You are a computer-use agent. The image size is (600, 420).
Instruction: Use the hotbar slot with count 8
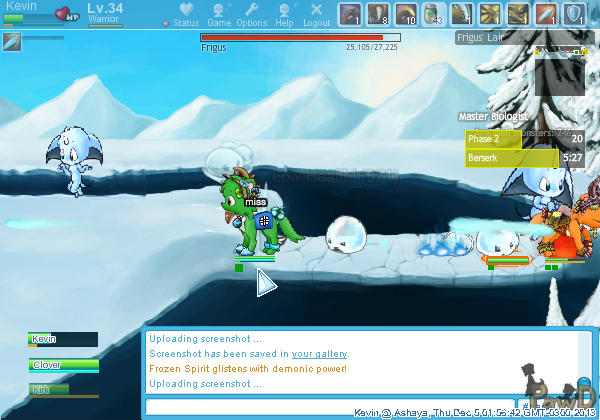(x=378, y=14)
